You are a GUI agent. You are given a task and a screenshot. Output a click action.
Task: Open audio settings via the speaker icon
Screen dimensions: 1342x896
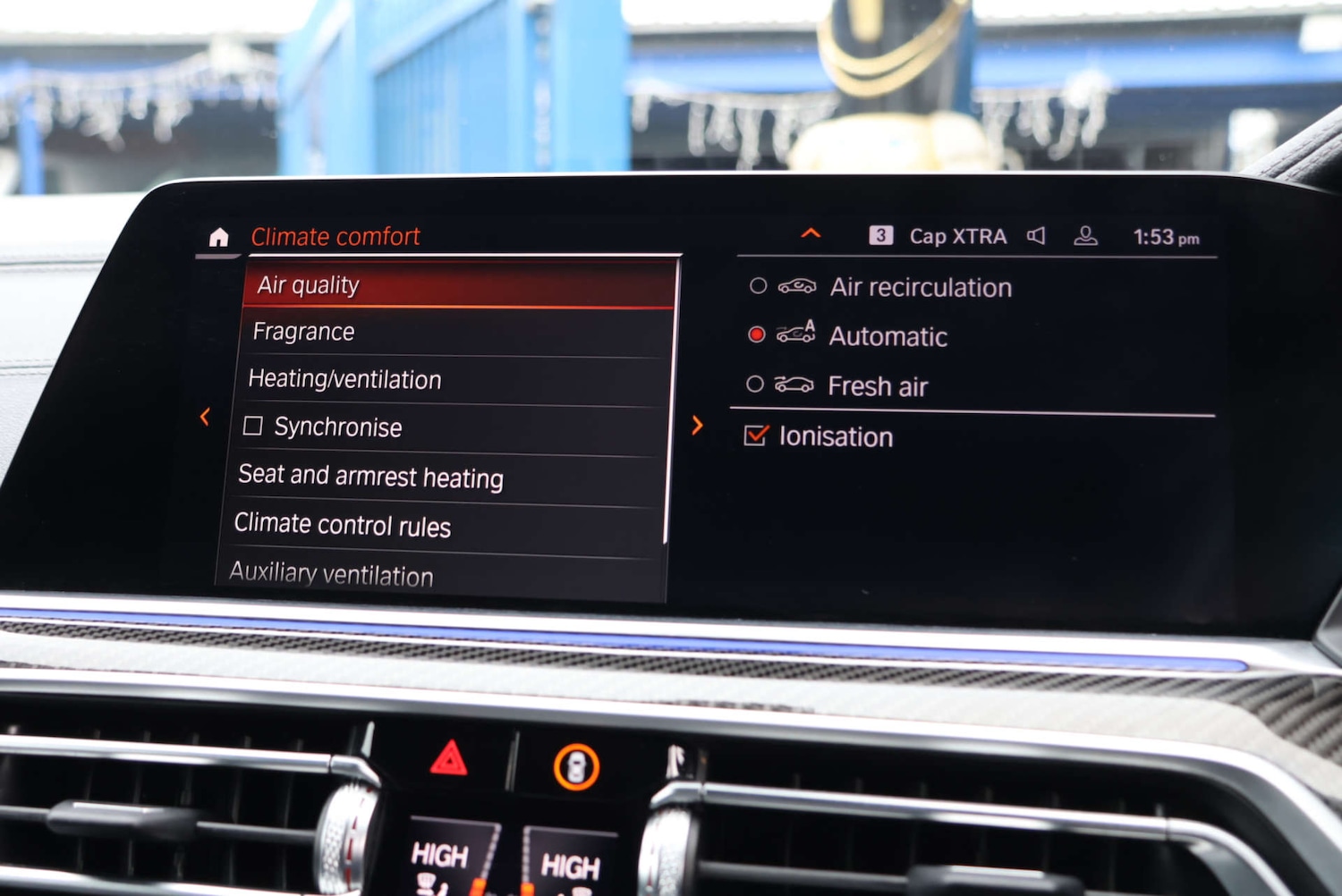point(1036,236)
